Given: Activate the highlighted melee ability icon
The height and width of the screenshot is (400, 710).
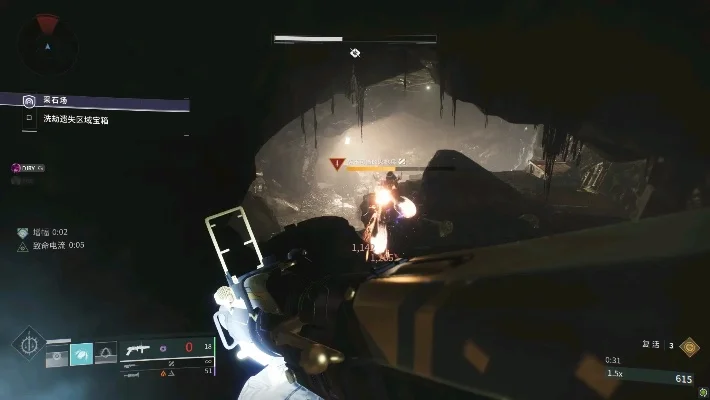Looking at the screenshot, I should 81,353.
